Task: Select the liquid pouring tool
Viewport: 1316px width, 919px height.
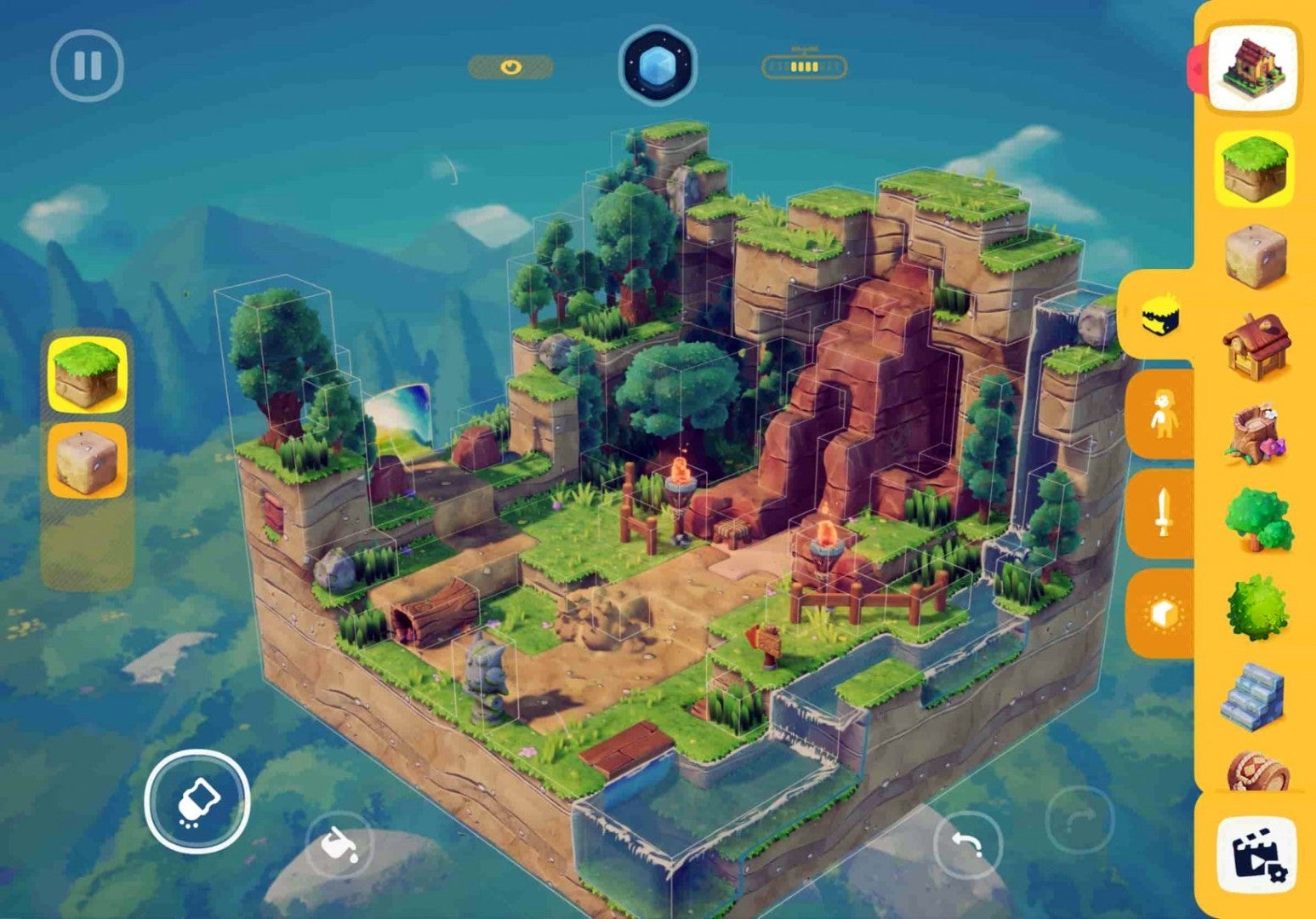Action: click(x=339, y=846)
